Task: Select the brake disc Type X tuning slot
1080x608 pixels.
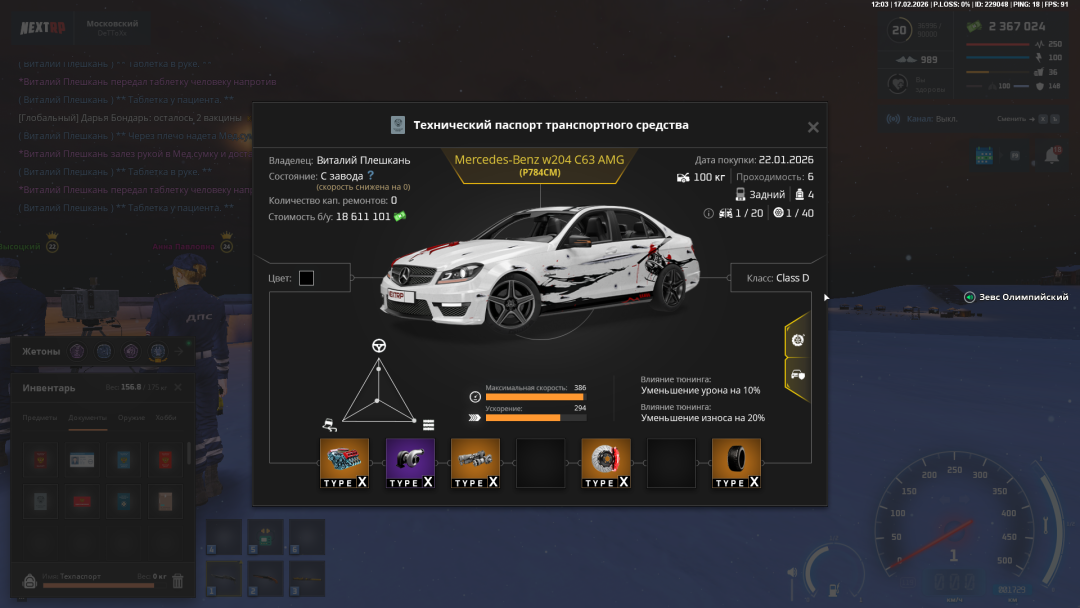Action: pos(606,463)
